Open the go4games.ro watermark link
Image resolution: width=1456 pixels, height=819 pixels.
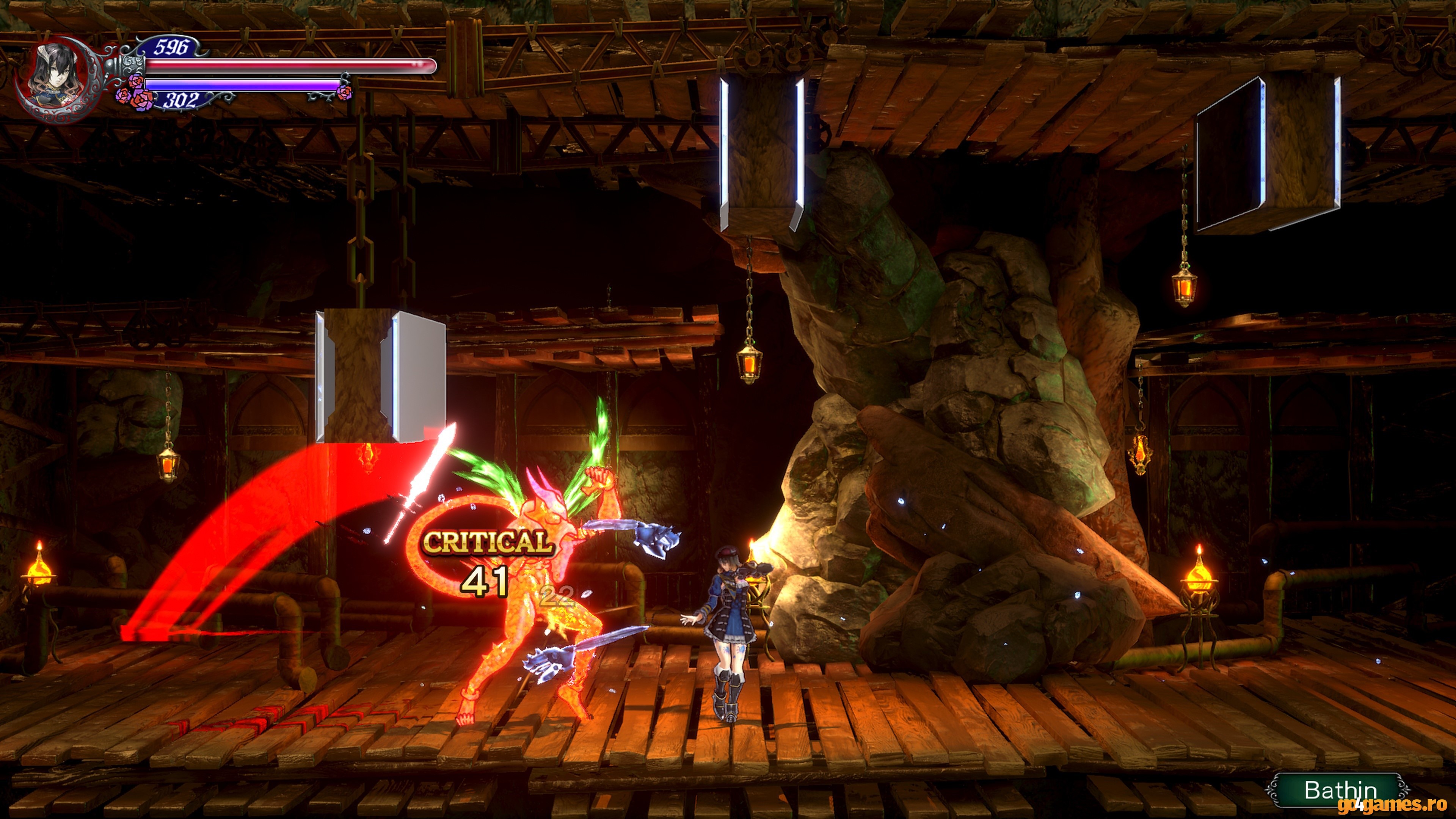(1395, 804)
